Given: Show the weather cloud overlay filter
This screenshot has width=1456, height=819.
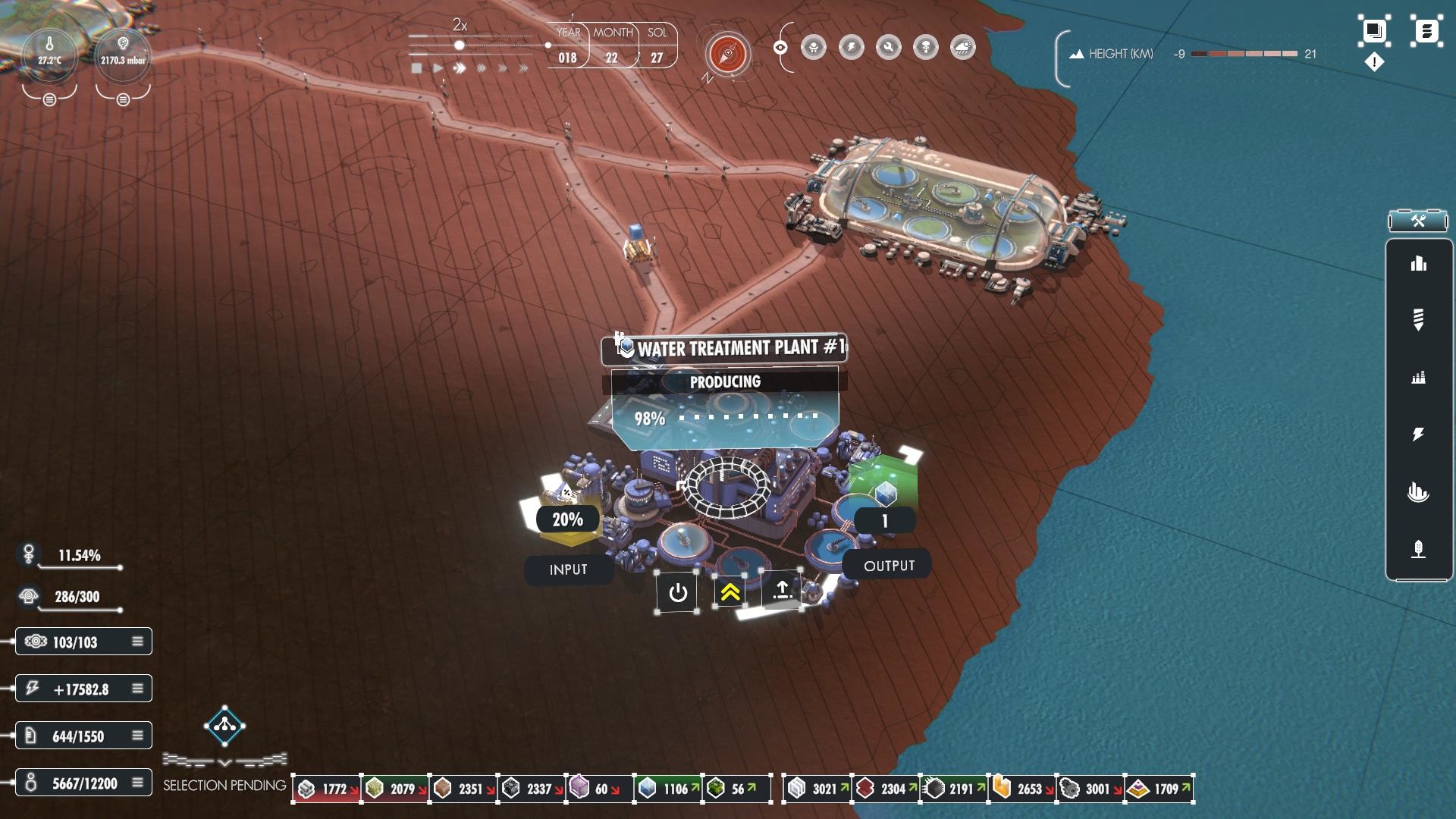Looking at the screenshot, I should coord(962,48).
